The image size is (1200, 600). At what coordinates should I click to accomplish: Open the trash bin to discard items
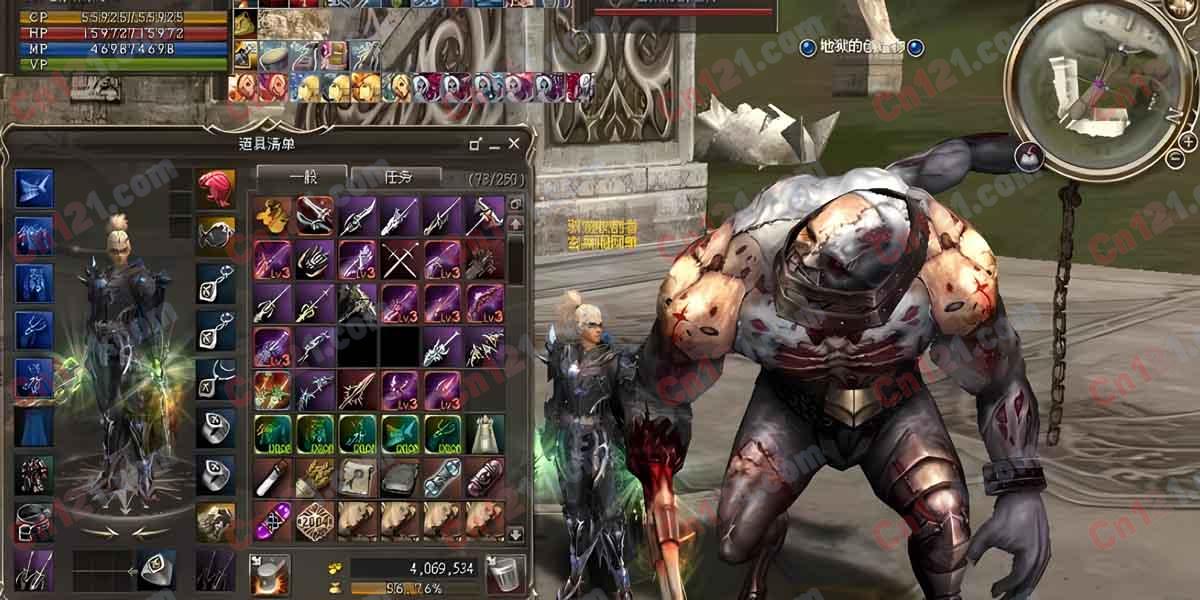point(505,574)
